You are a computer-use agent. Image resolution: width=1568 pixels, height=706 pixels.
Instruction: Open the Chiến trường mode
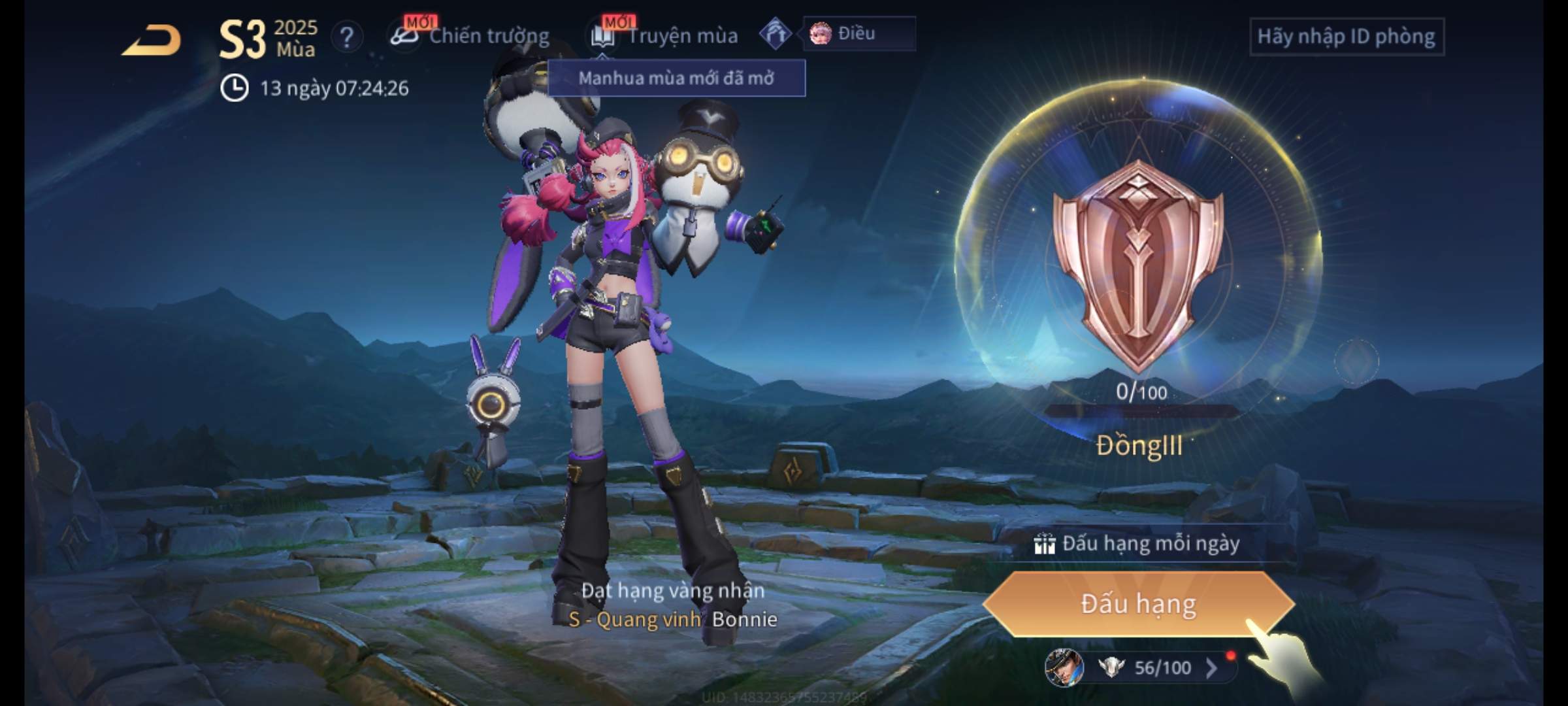pos(472,36)
